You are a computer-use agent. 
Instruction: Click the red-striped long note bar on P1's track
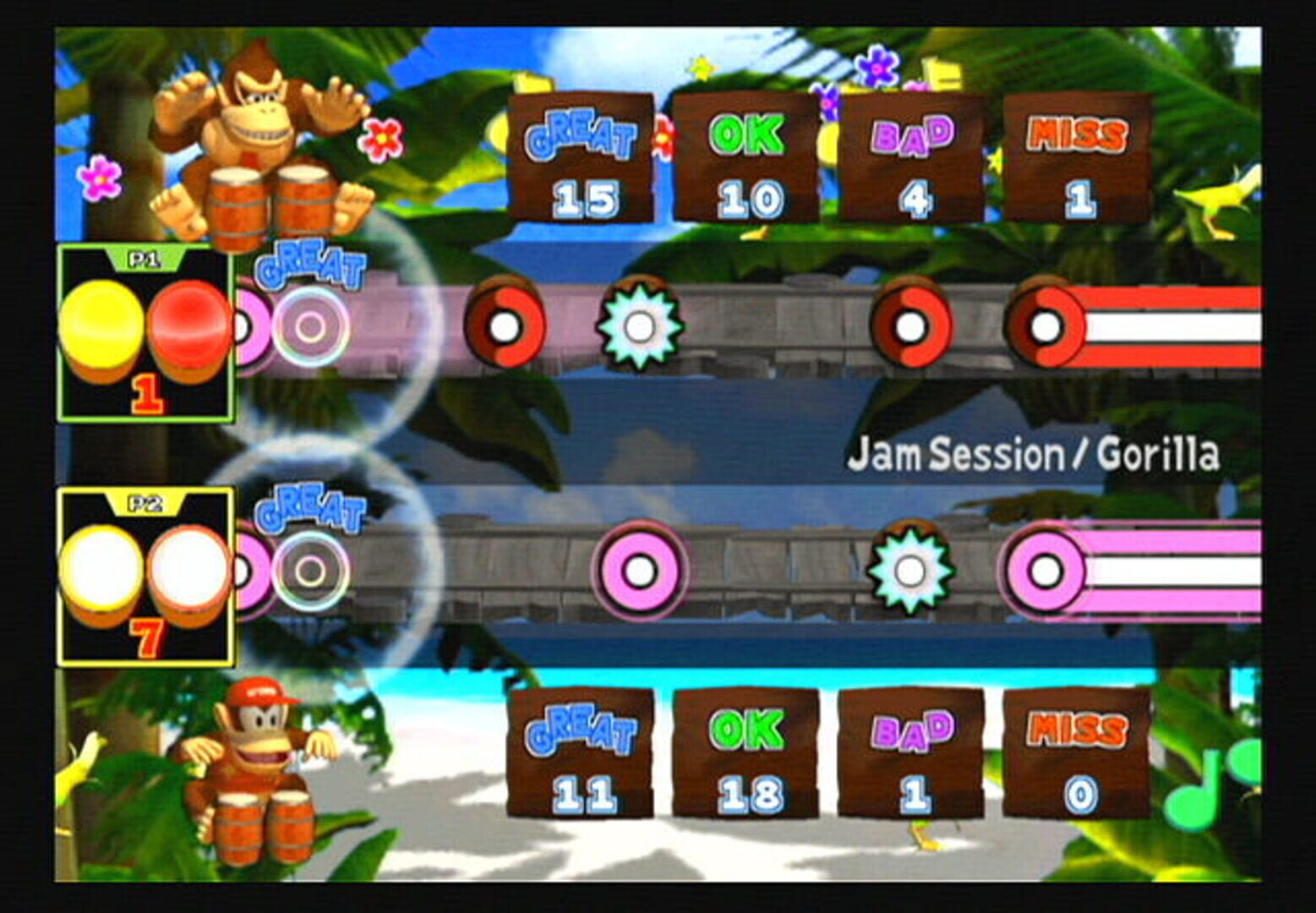pos(1166,327)
